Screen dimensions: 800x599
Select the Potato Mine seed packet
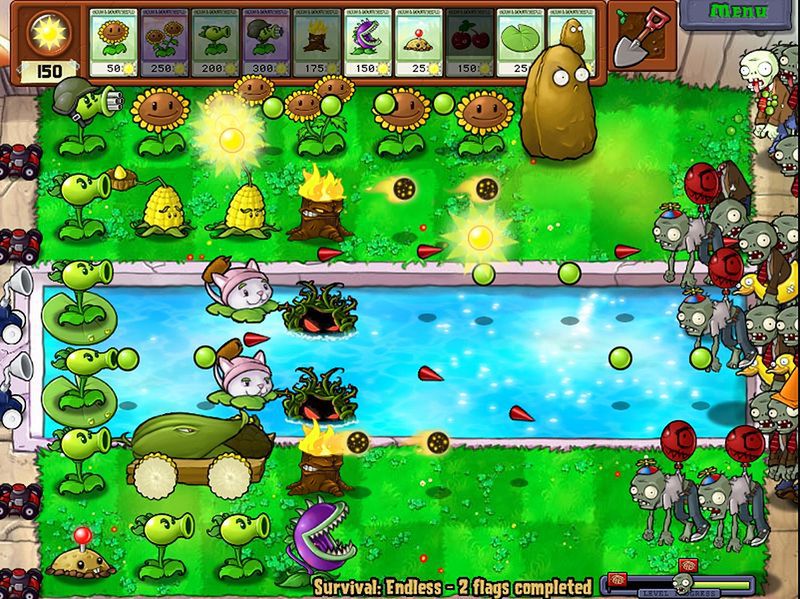click(419, 42)
